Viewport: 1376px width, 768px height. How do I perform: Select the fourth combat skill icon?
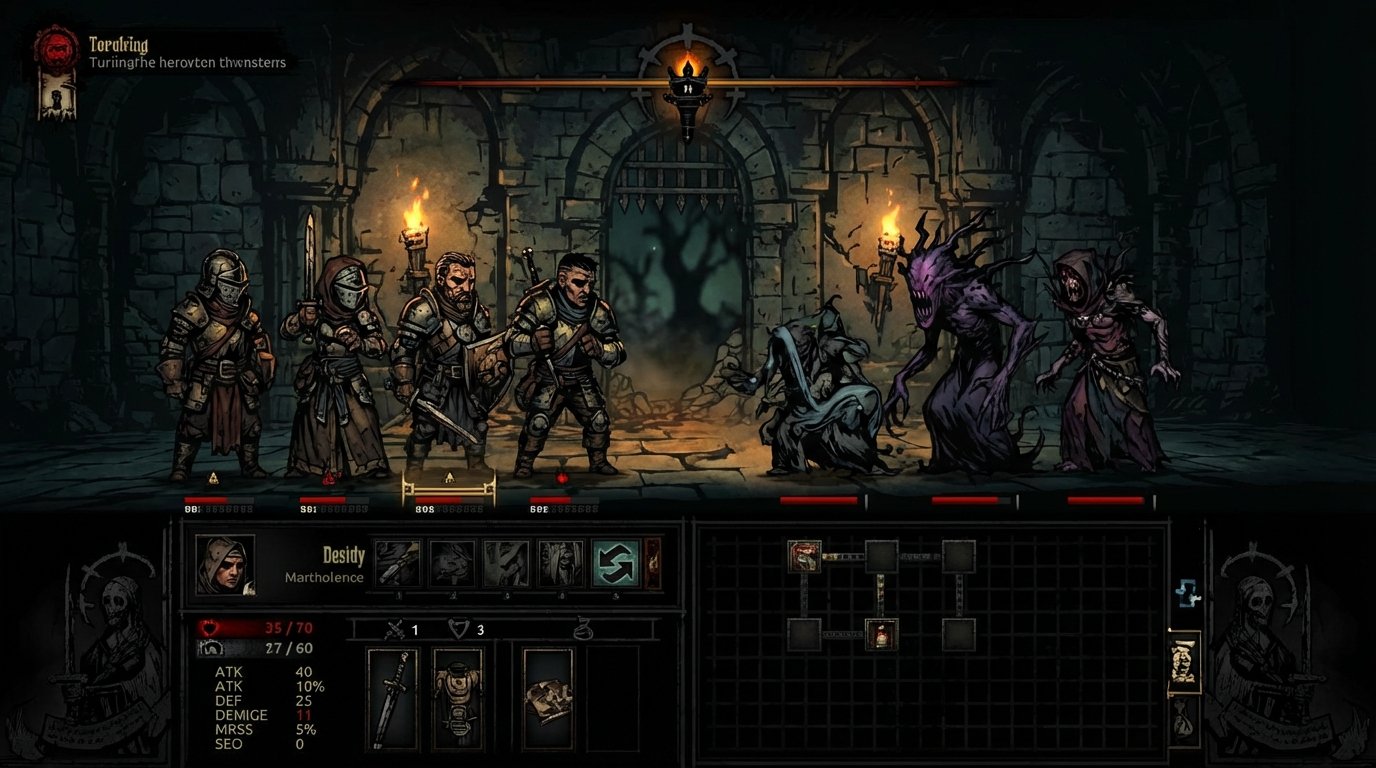pos(561,562)
